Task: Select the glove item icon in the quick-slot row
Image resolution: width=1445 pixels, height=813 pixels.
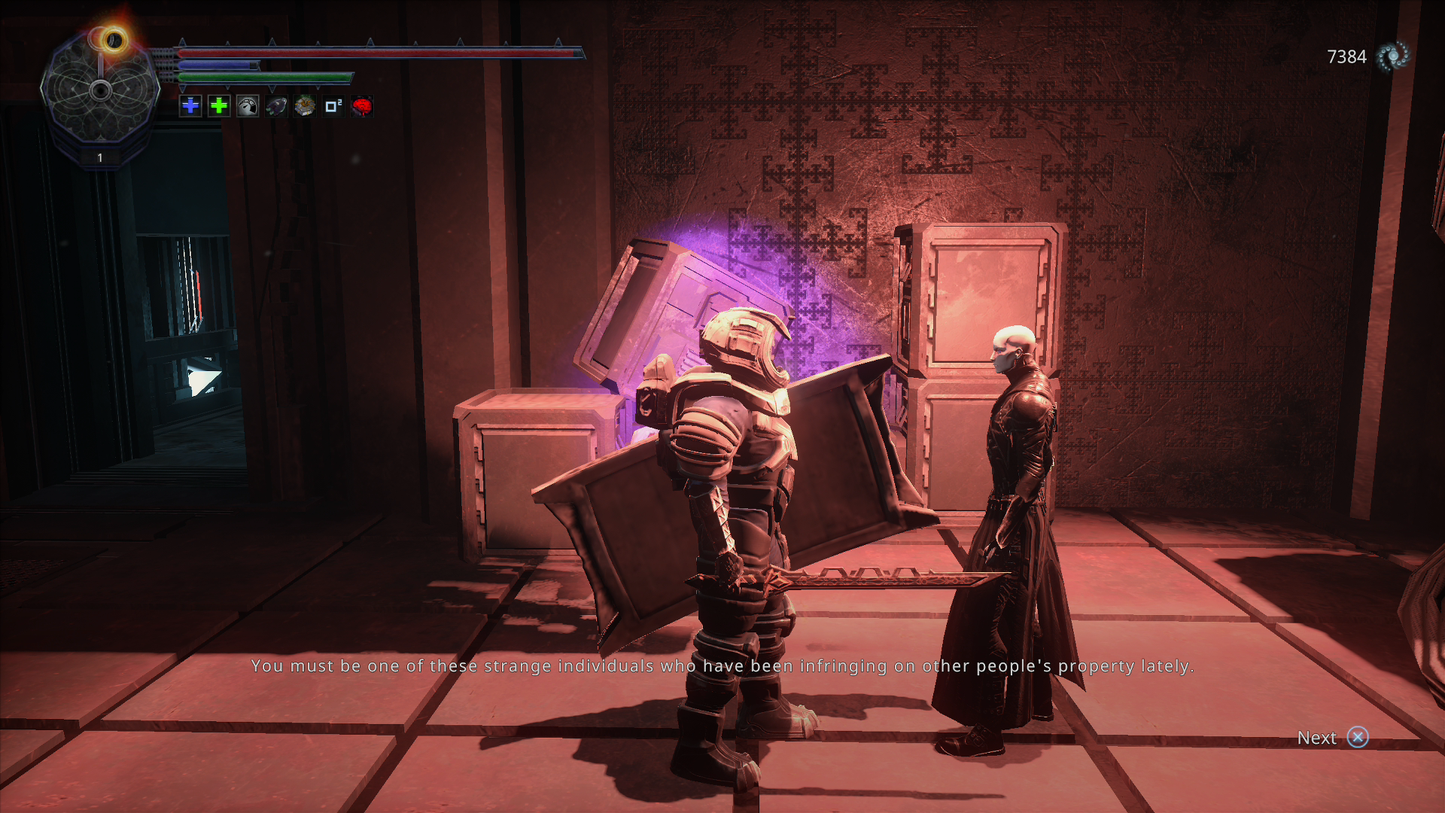Action: pos(276,106)
